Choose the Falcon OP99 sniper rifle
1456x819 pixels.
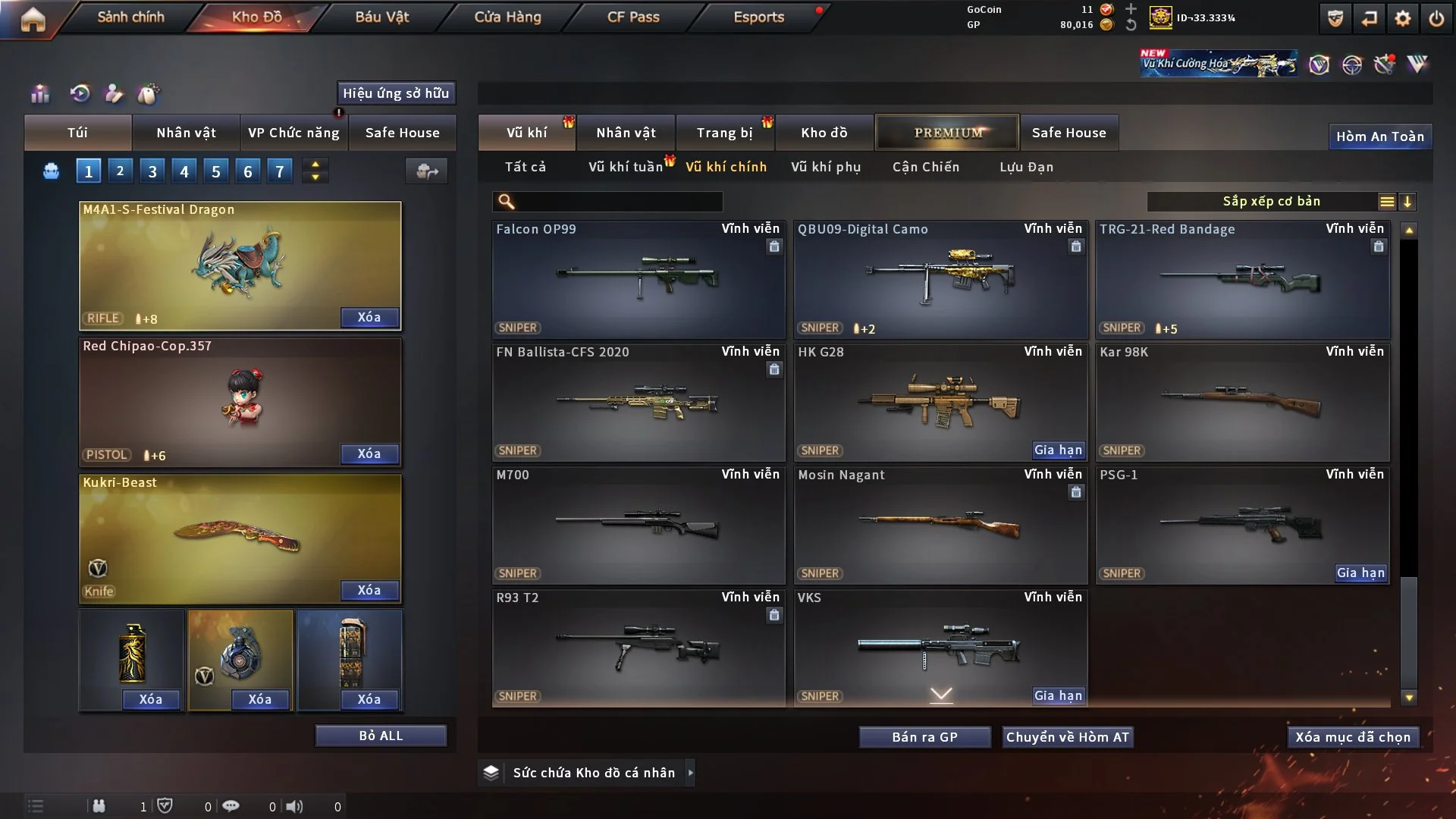click(x=638, y=279)
